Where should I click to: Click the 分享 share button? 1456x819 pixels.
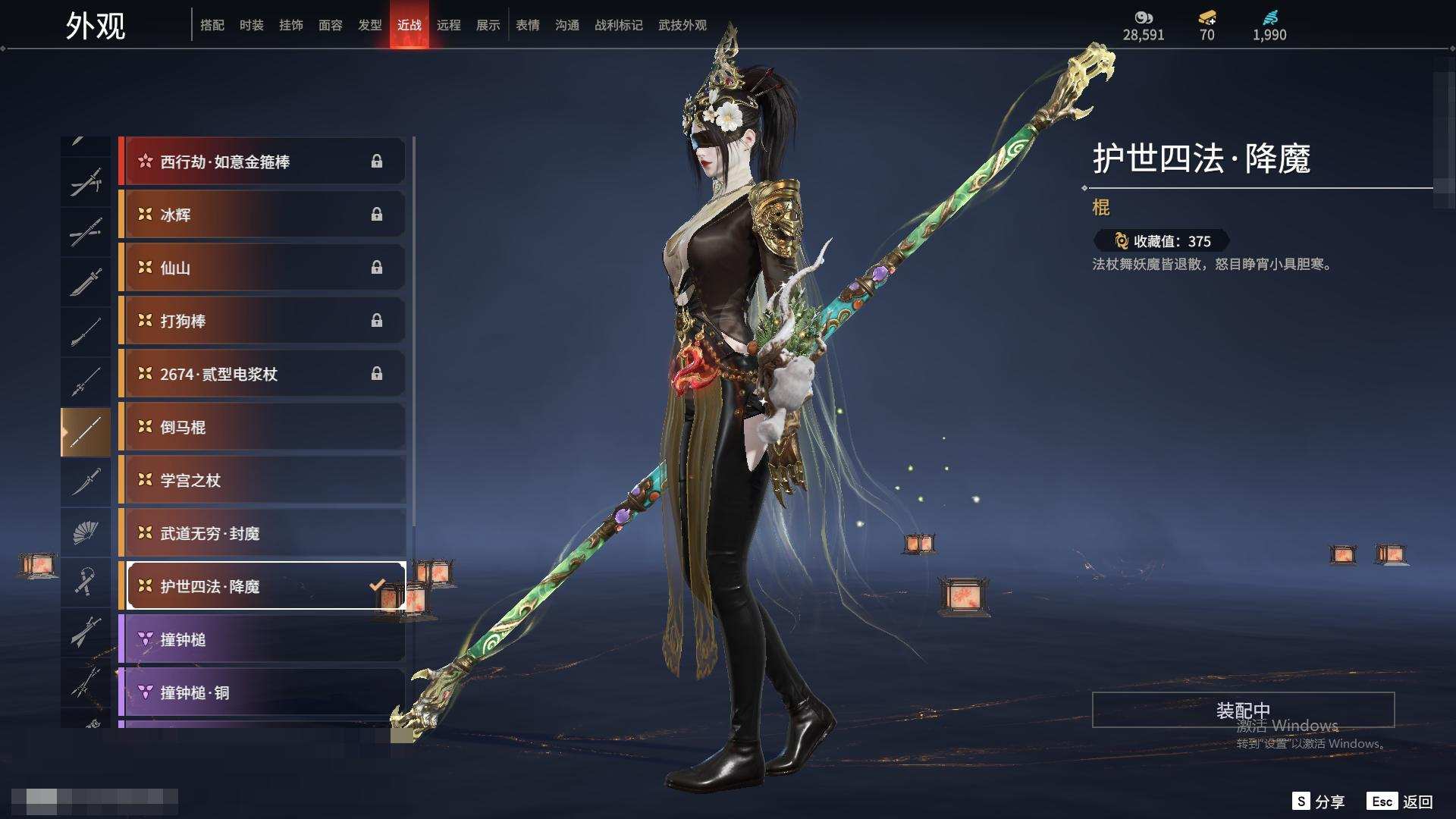1319,802
